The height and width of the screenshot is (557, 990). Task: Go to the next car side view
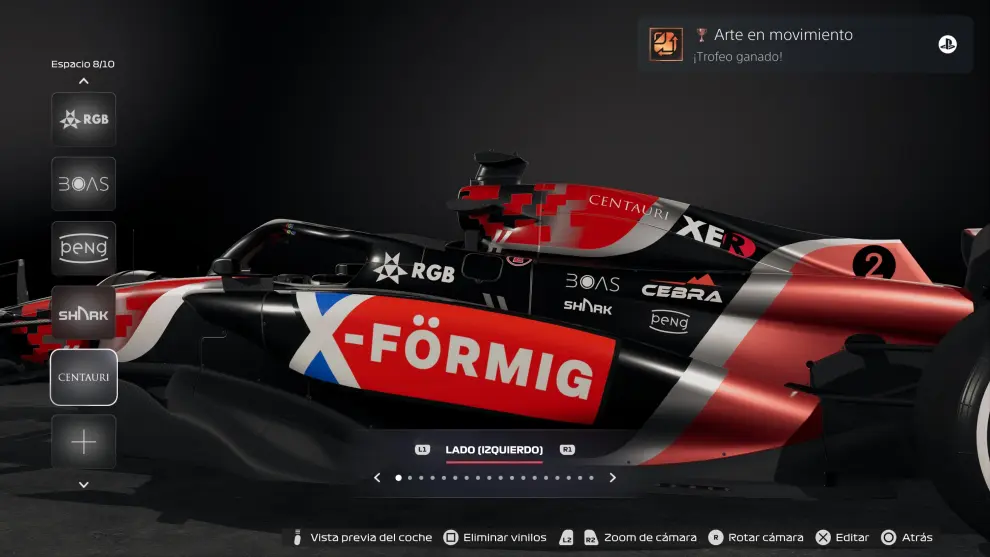pos(613,478)
